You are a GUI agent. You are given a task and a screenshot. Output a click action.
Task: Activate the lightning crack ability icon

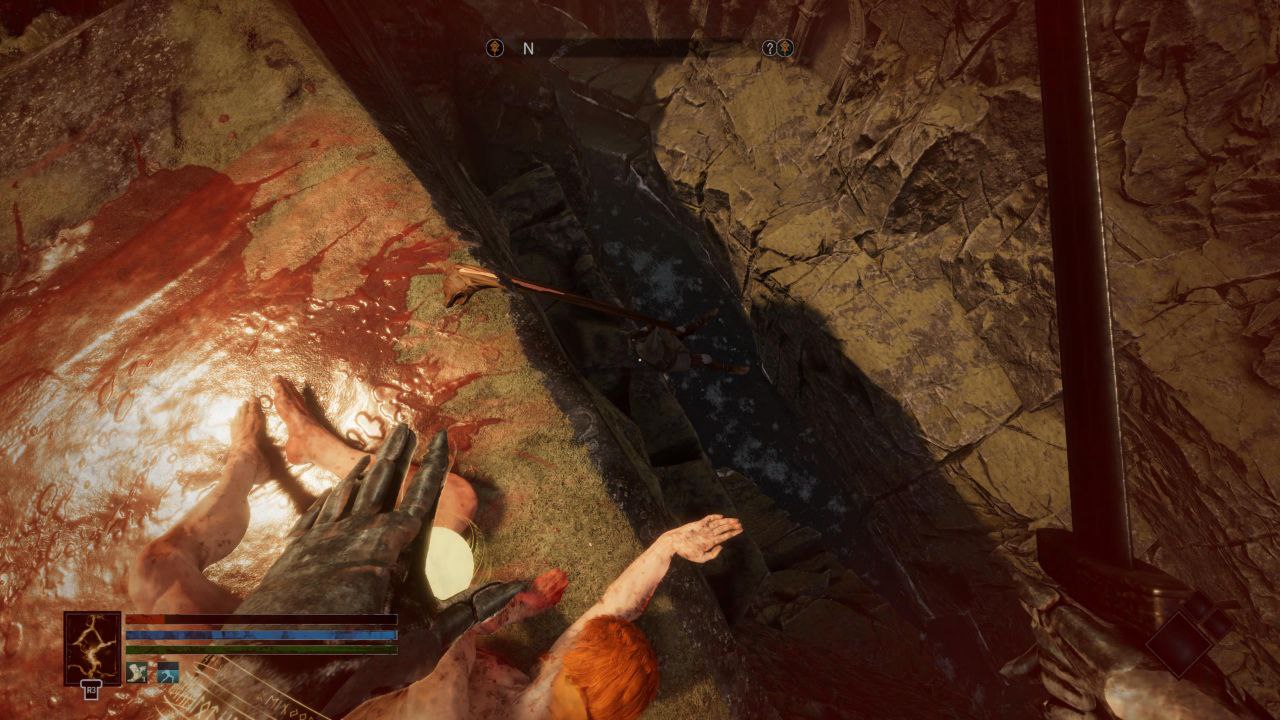pos(92,648)
